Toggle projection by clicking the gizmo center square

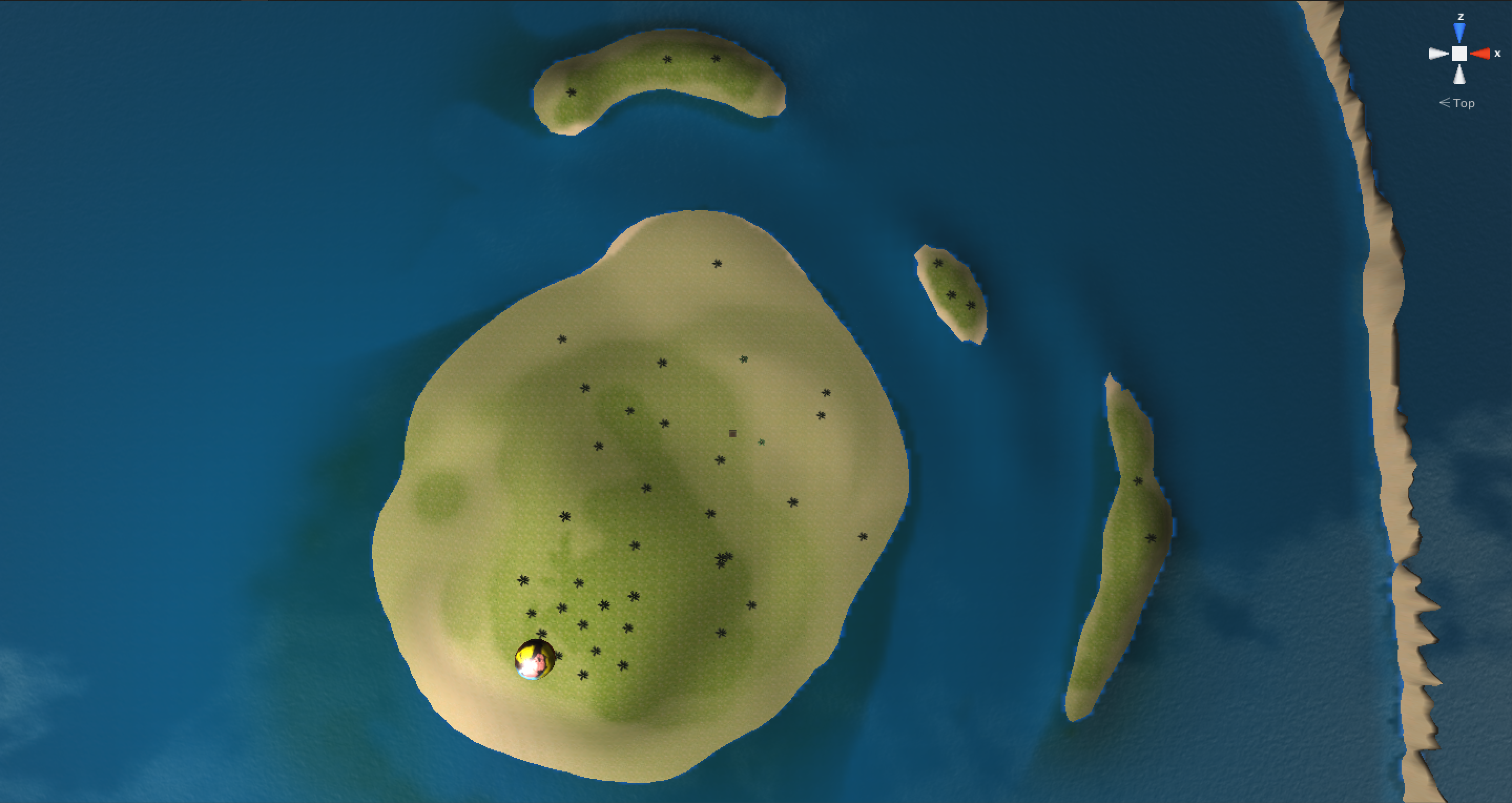click(1460, 54)
